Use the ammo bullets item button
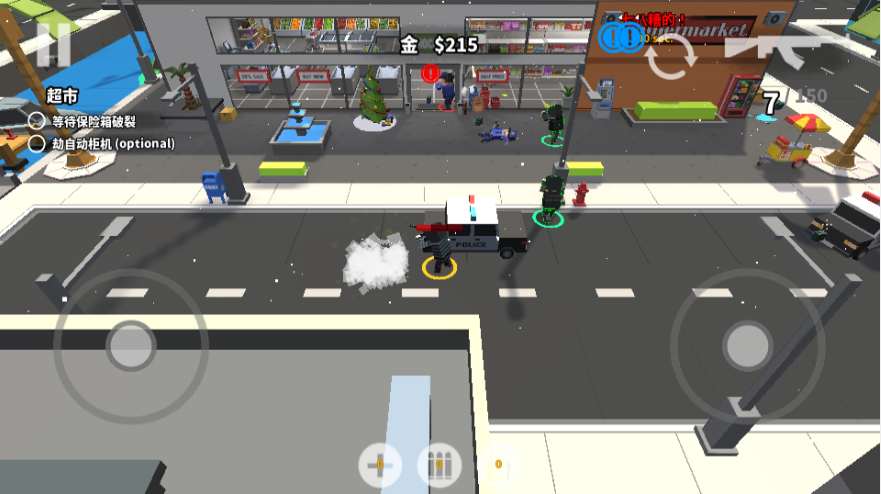The height and width of the screenshot is (494, 881). pyautogui.click(x=438, y=465)
